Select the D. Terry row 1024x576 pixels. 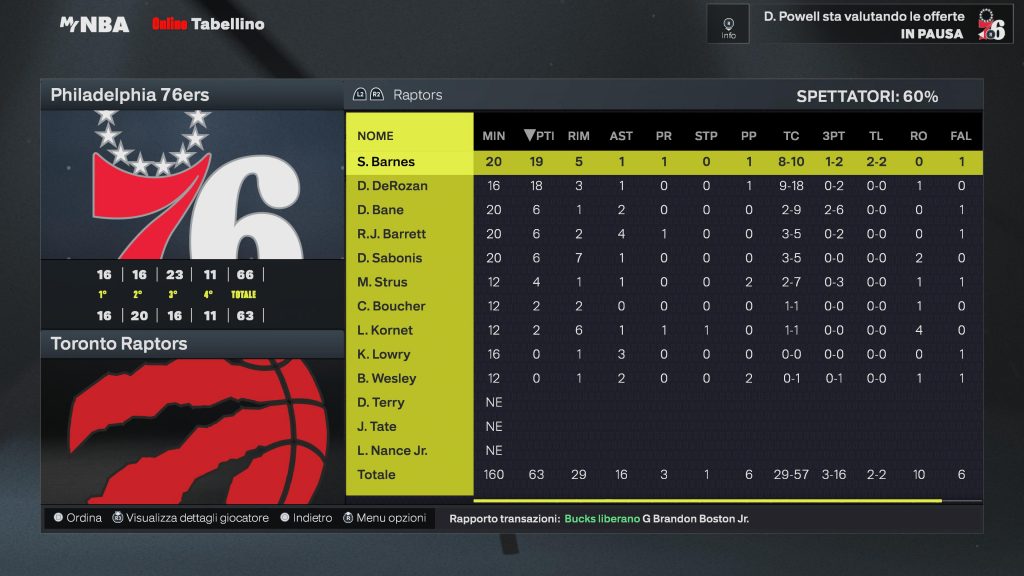[381, 402]
